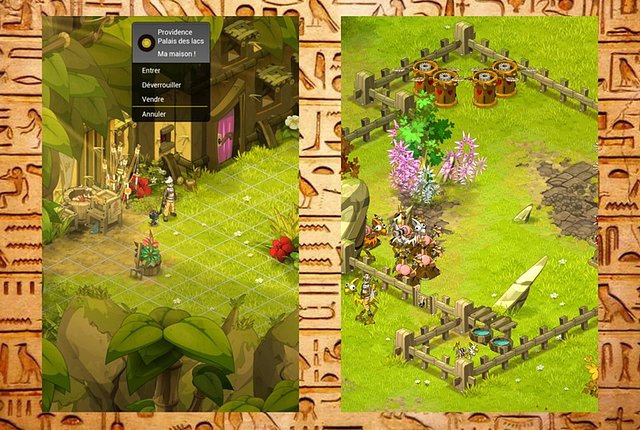Choose Entrer in the house menu
The image size is (640, 430).
152,70
